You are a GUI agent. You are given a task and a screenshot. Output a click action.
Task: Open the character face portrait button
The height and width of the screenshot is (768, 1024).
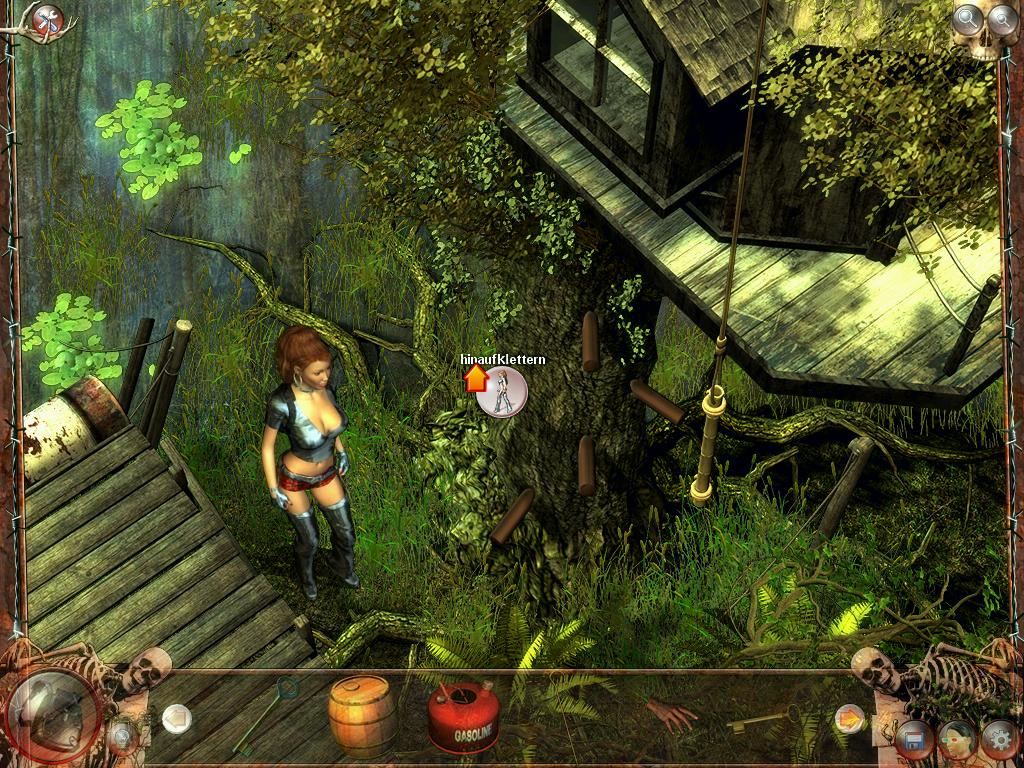(x=956, y=741)
